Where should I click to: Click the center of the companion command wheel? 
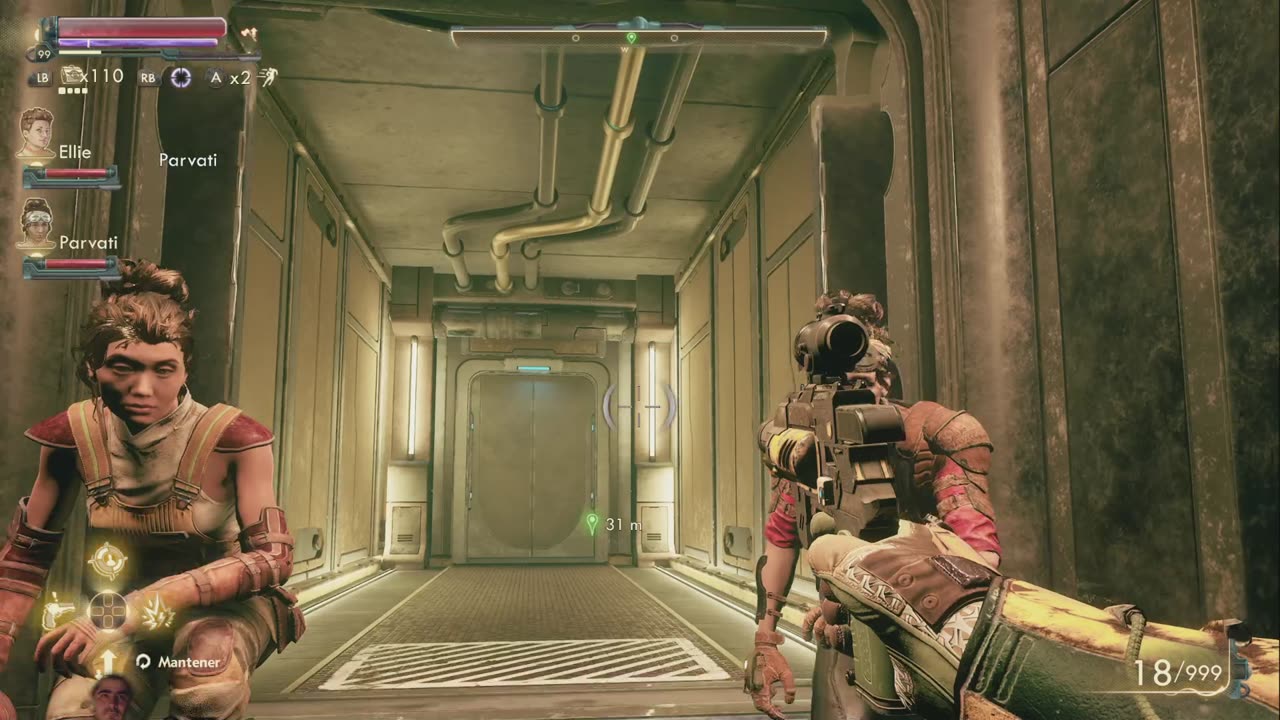pyautogui.click(x=107, y=611)
